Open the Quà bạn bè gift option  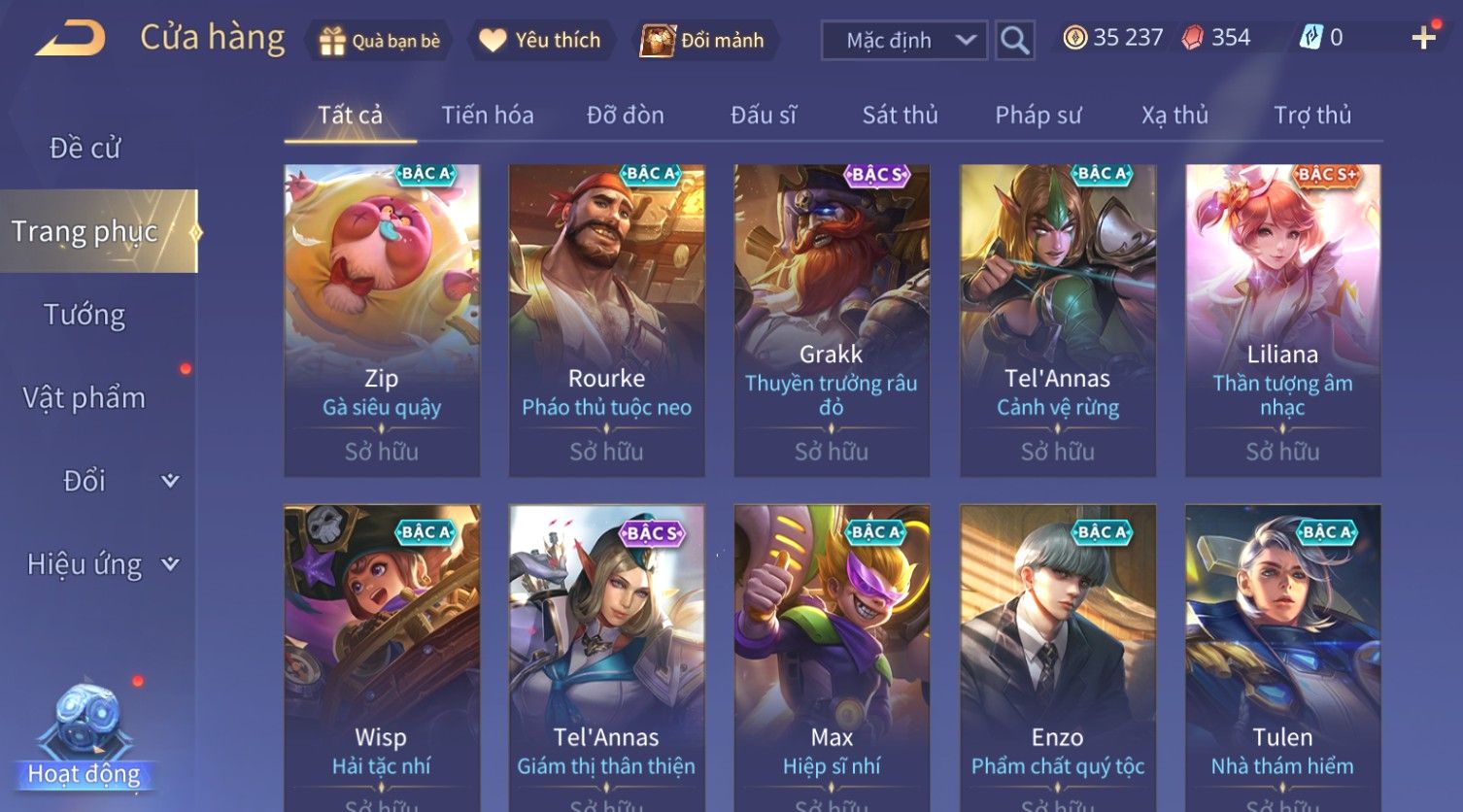click(380, 41)
